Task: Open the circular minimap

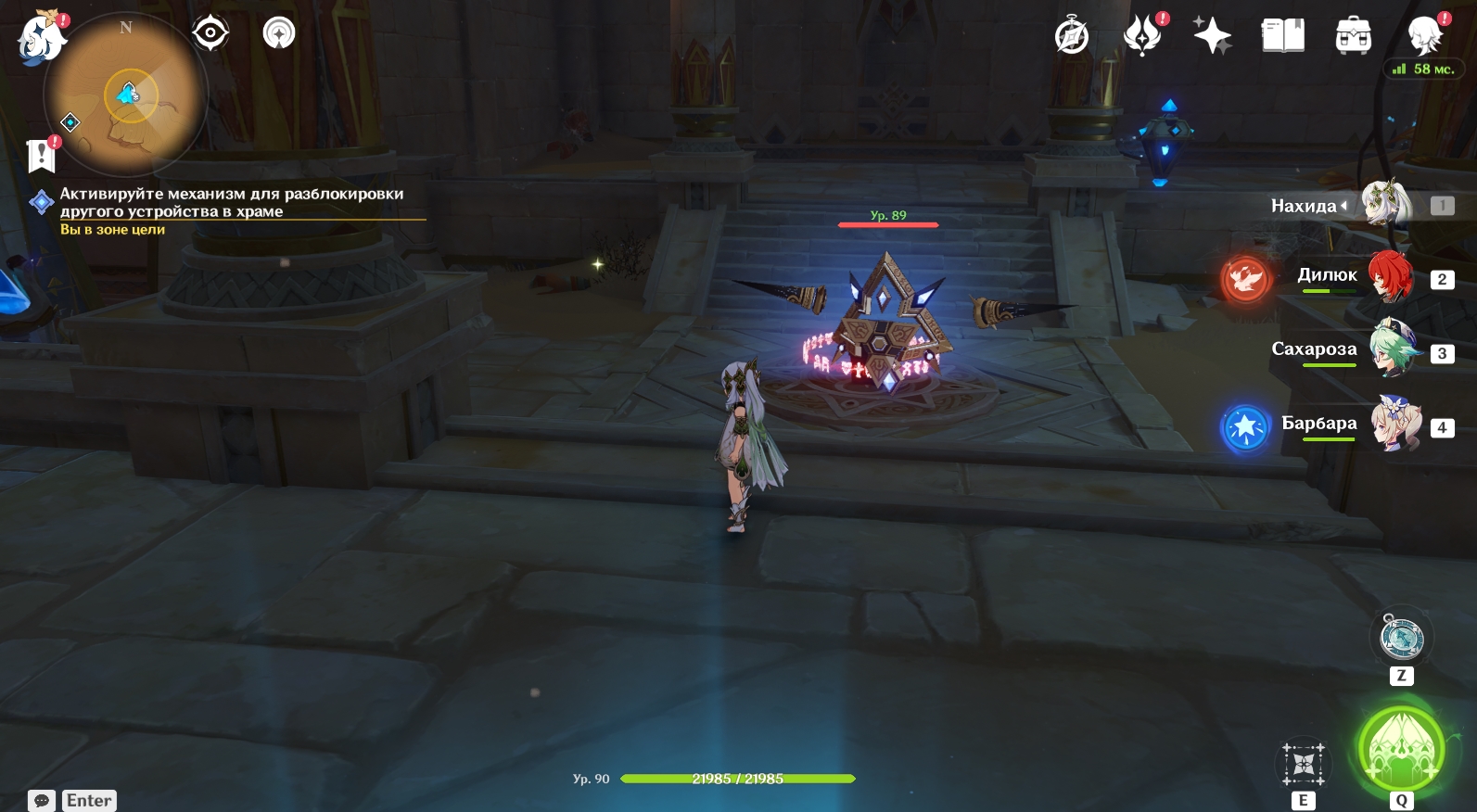Action: 128,95
